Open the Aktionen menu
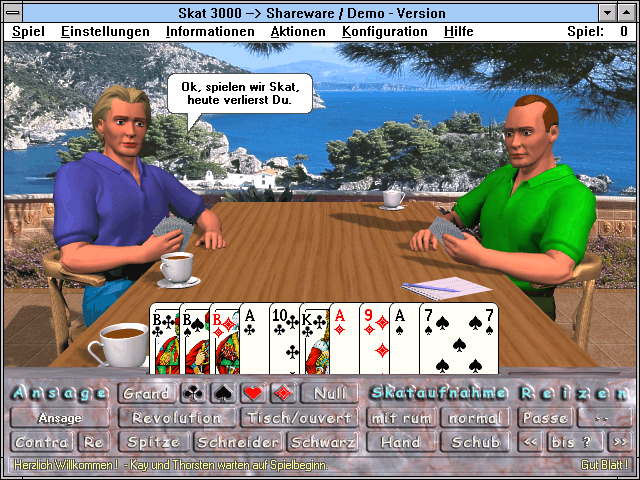 [298, 32]
